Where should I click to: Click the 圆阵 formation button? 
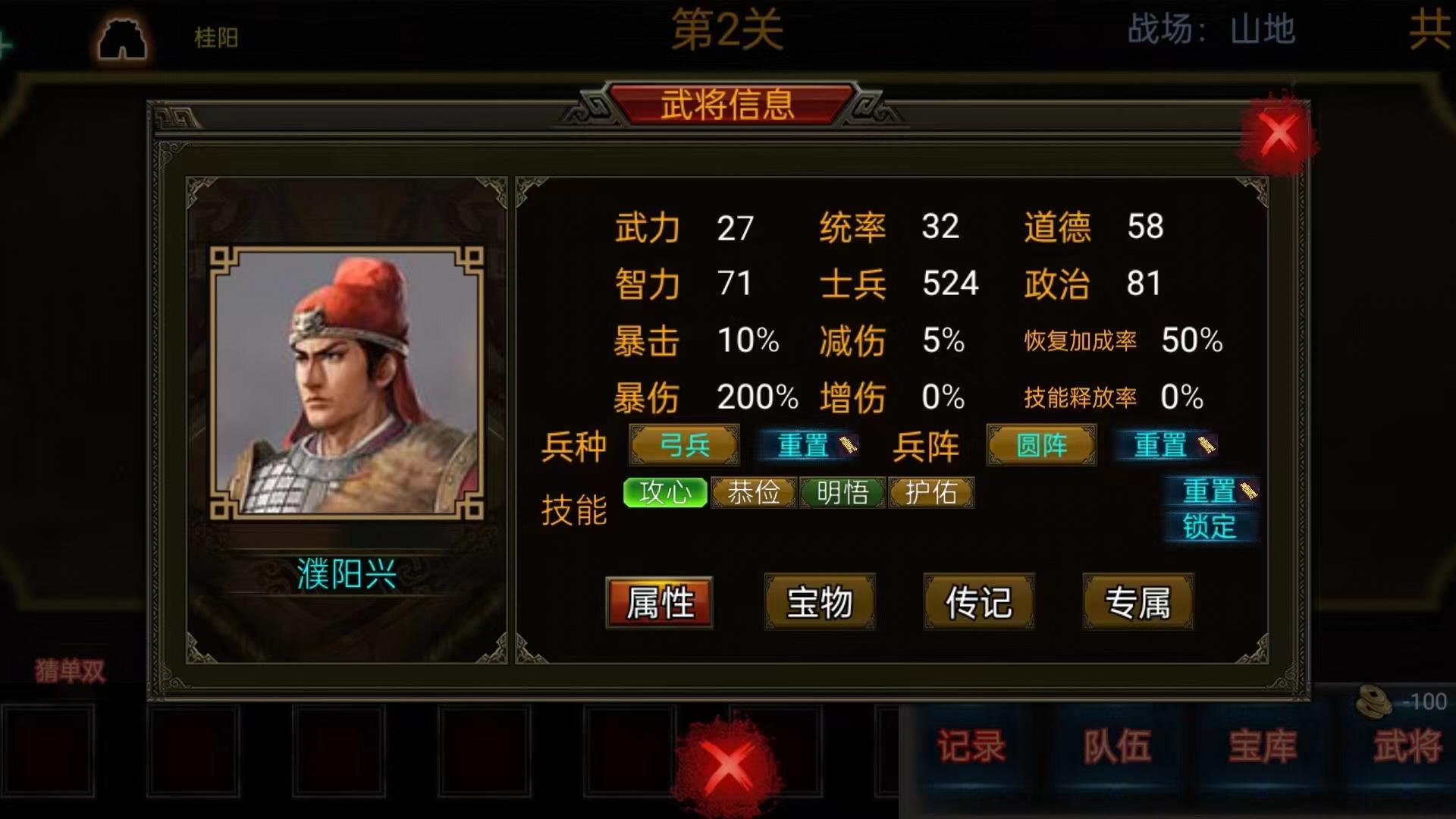[1041, 445]
